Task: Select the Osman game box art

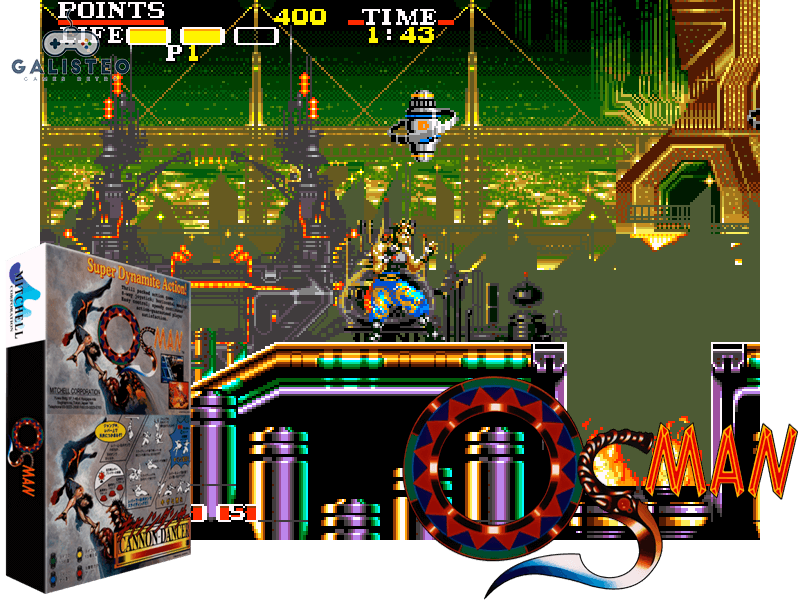Action: (98, 414)
